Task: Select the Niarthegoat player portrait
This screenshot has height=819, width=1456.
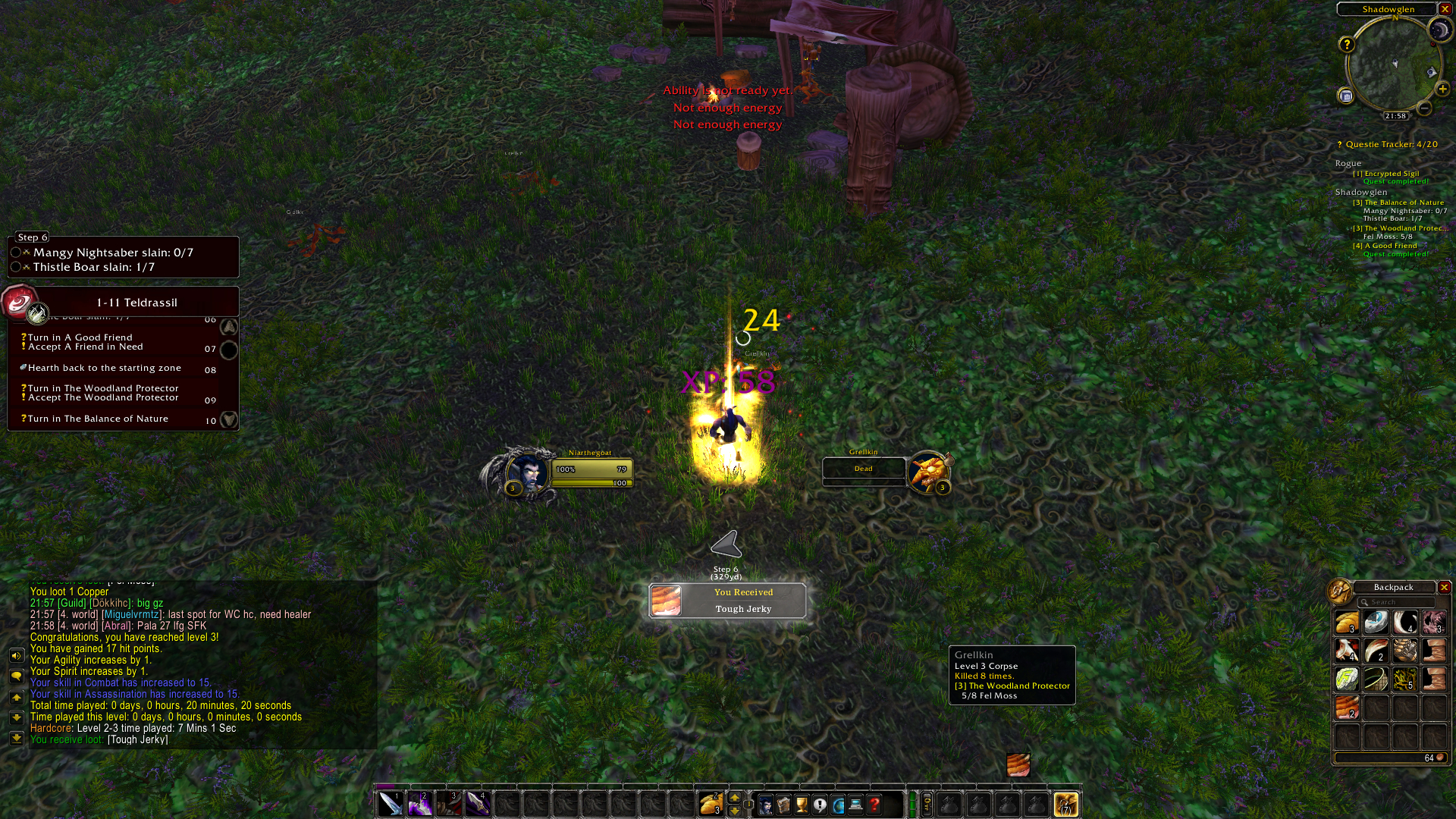Action: 529,473
